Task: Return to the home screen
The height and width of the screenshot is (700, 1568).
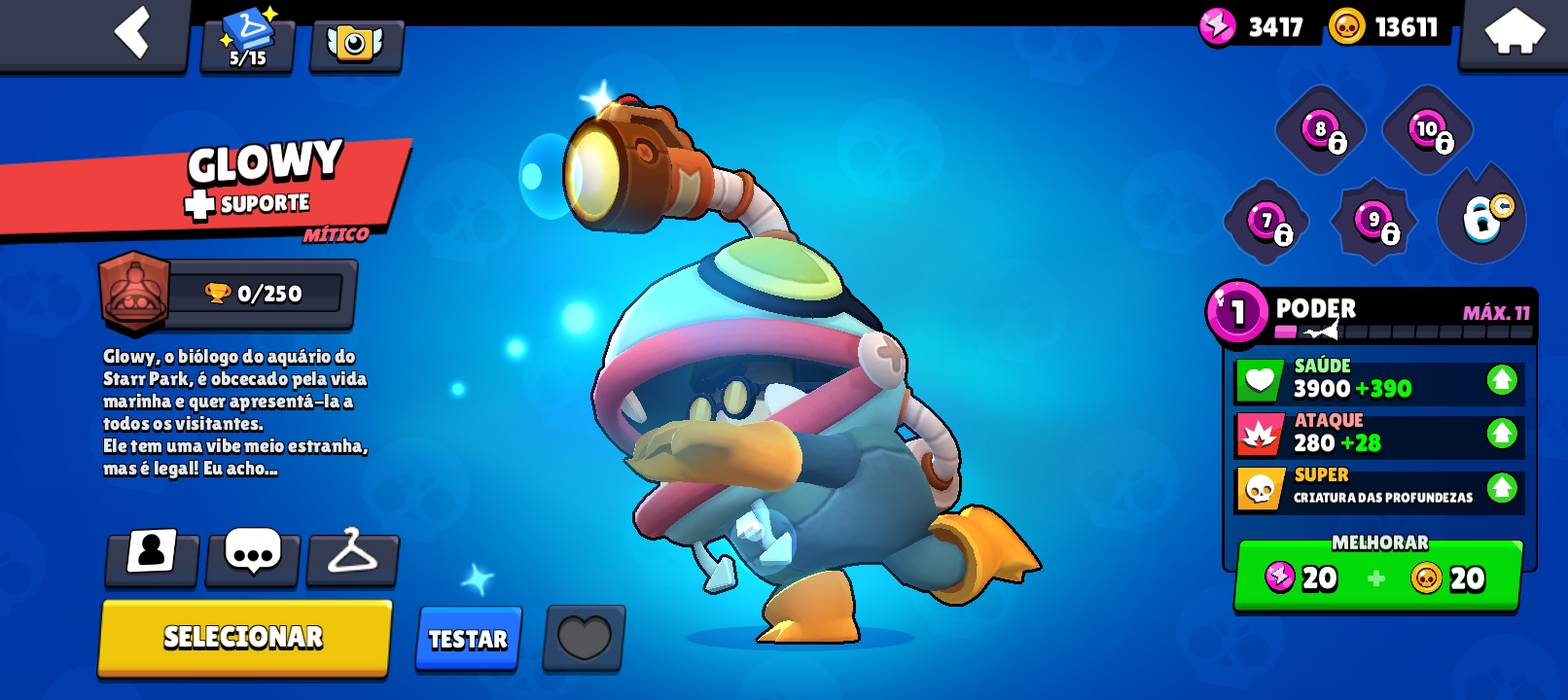Action: tap(1515, 33)
